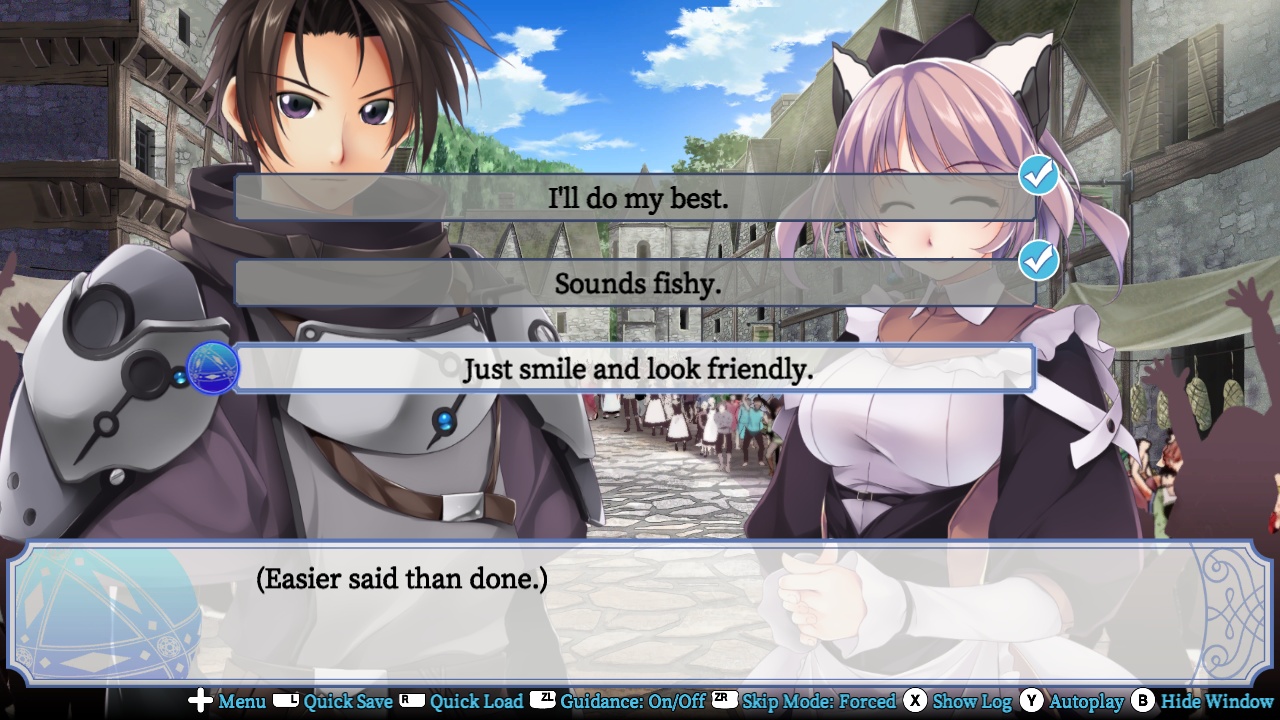Viewport: 1280px width, 720px height.
Task: Click the L shoulder button icon beside Quick Save
Action: click(x=284, y=702)
